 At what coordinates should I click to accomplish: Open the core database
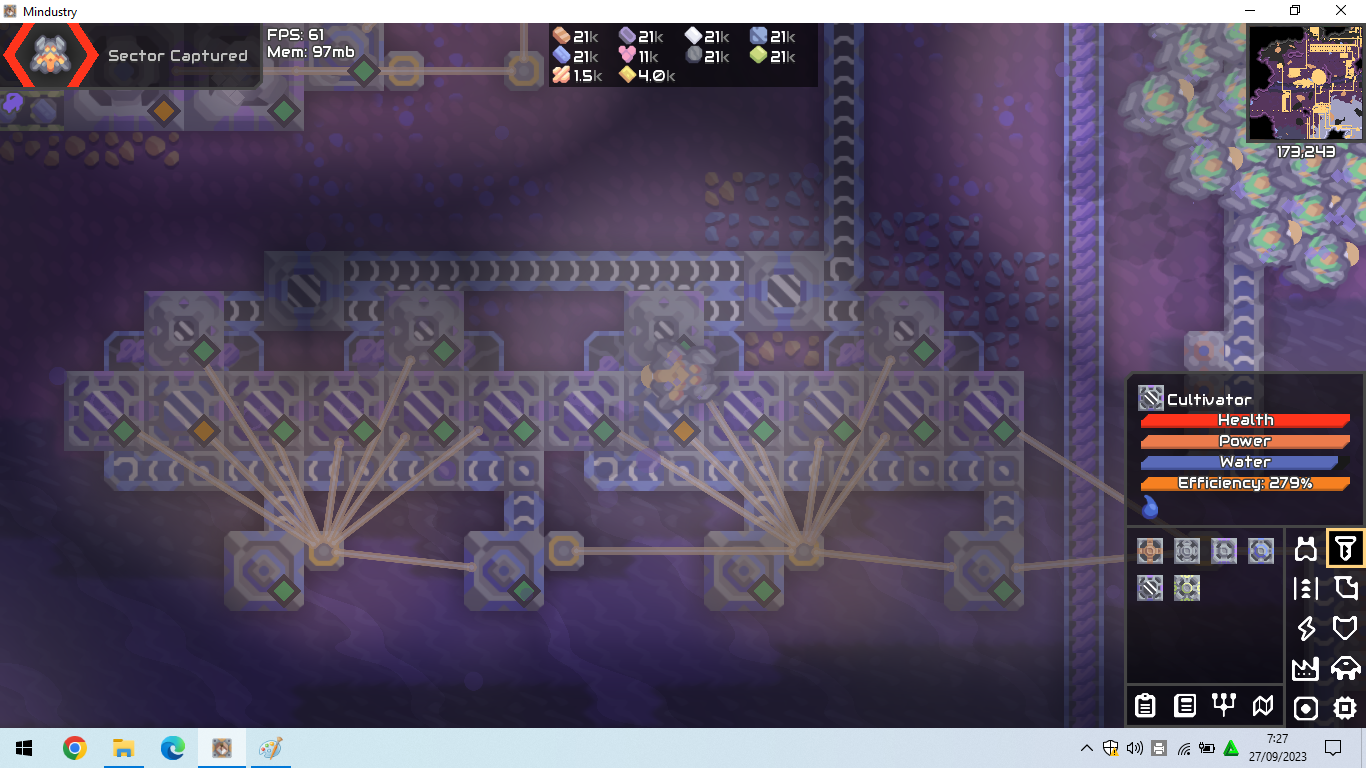(x=1185, y=706)
